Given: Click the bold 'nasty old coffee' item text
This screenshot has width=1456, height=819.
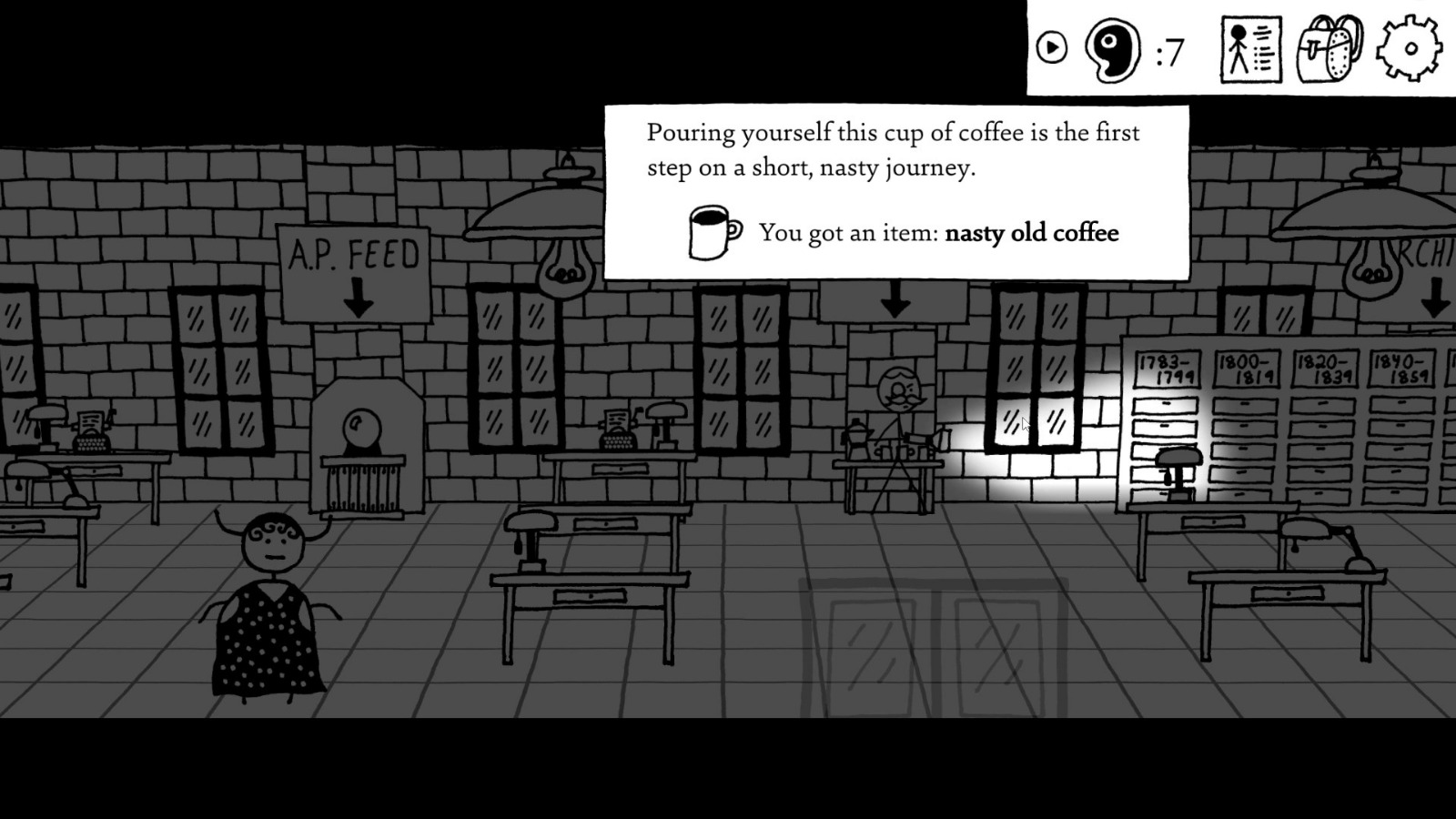Looking at the screenshot, I should 1031,233.
